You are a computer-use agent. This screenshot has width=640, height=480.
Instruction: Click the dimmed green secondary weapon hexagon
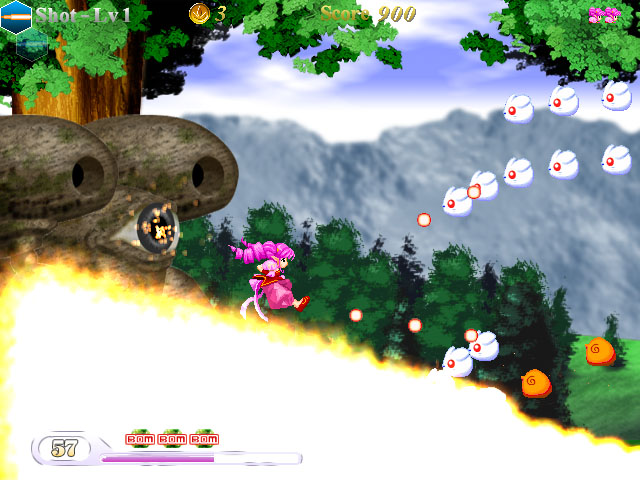[x=32, y=44]
